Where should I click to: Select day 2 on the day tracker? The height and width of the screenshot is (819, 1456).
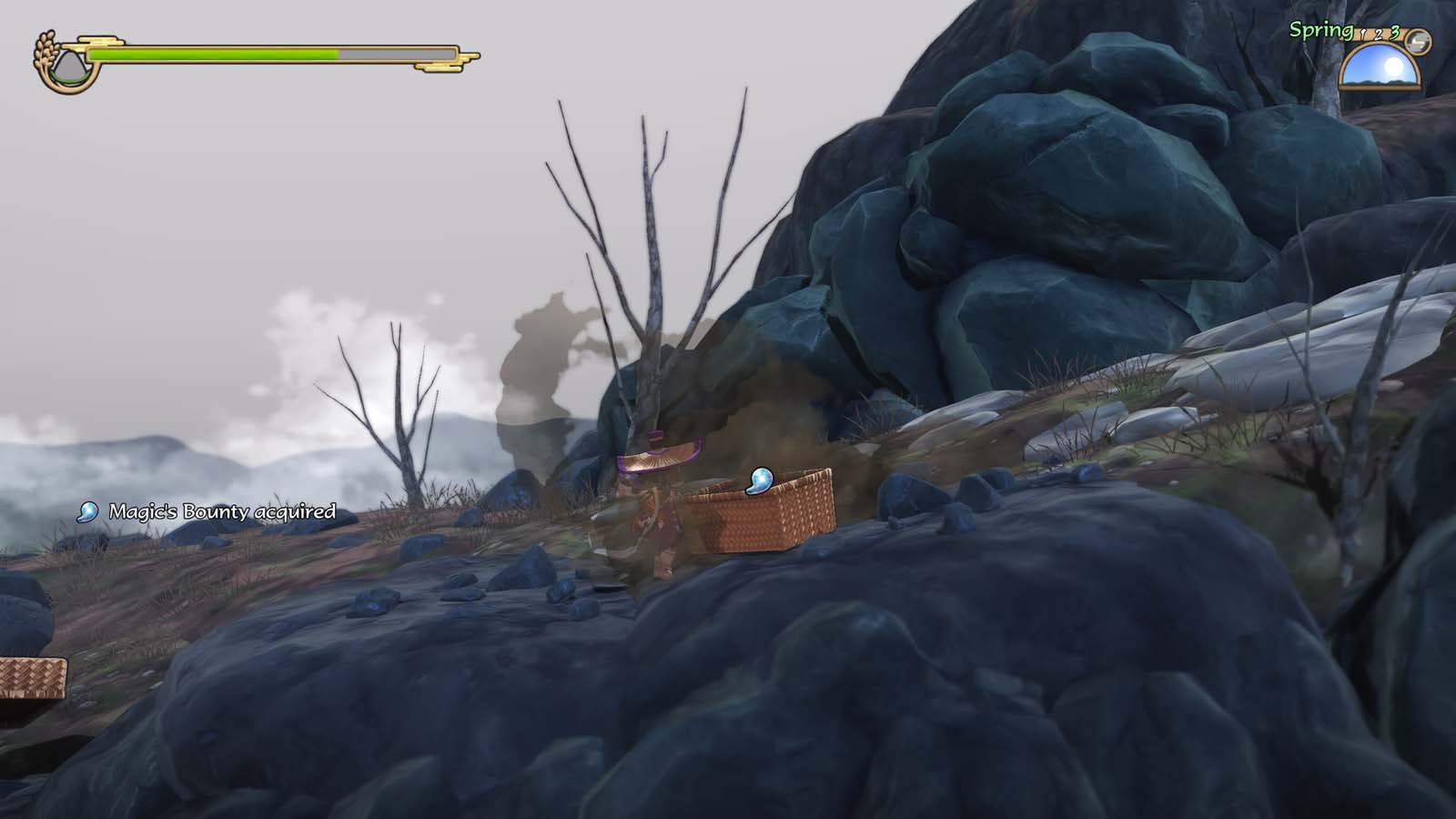(1379, 35)
